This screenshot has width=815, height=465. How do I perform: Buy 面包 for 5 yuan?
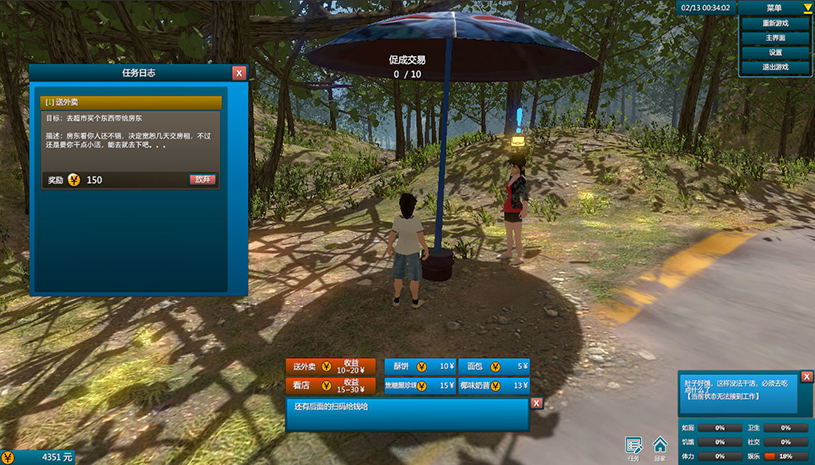(494, 367)
